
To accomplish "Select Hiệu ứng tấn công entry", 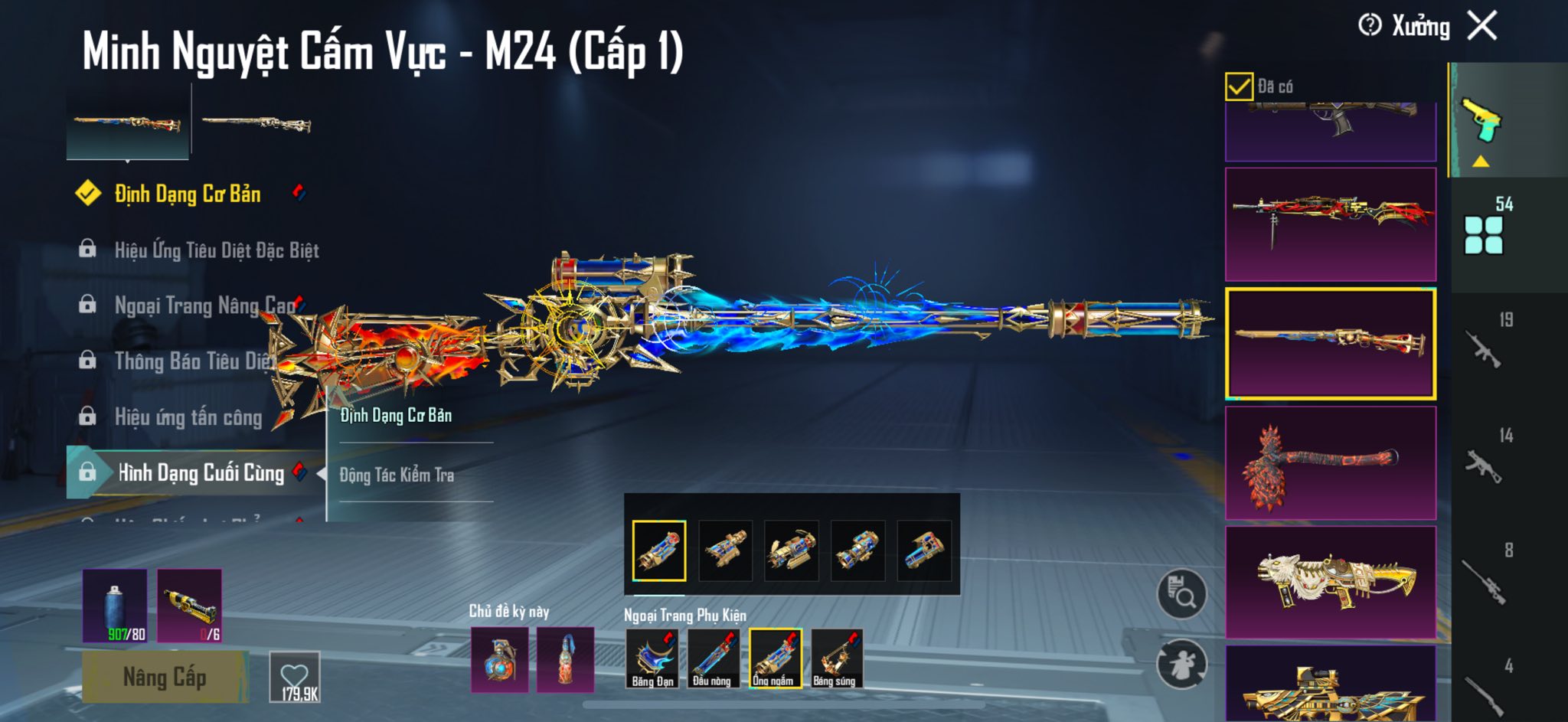I will click(188, 417).
